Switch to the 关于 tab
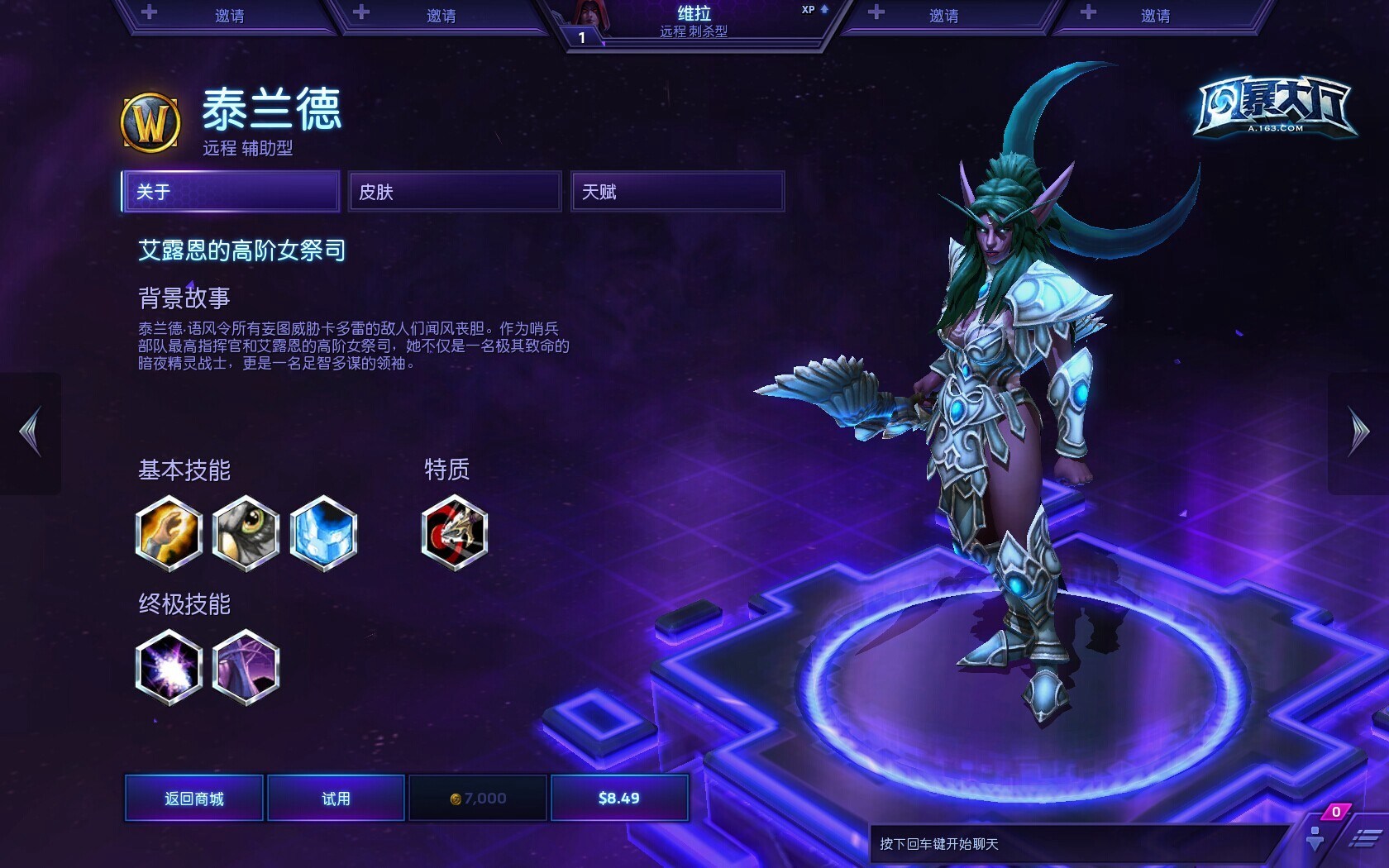This screenshot has width=1389, height=868. (231, 192)
